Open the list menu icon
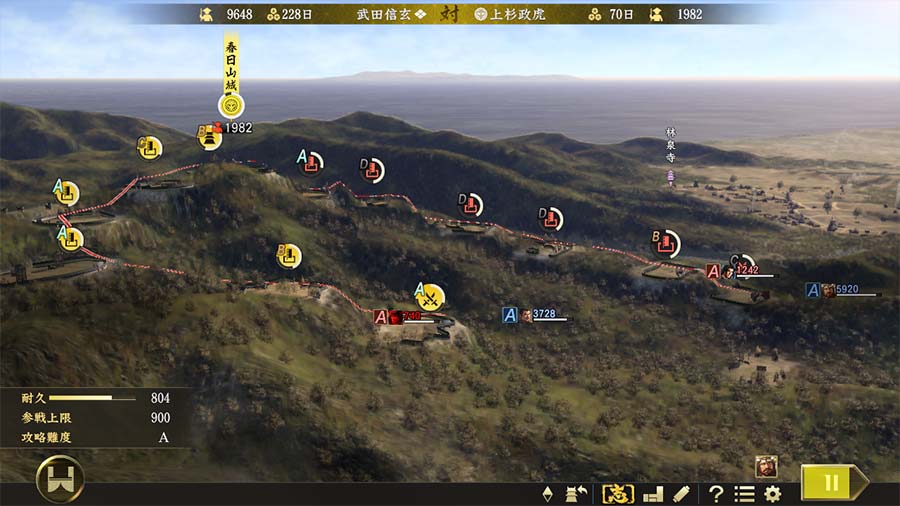Image resolution: width=900 pixels, height=506 pixels. 744,493
